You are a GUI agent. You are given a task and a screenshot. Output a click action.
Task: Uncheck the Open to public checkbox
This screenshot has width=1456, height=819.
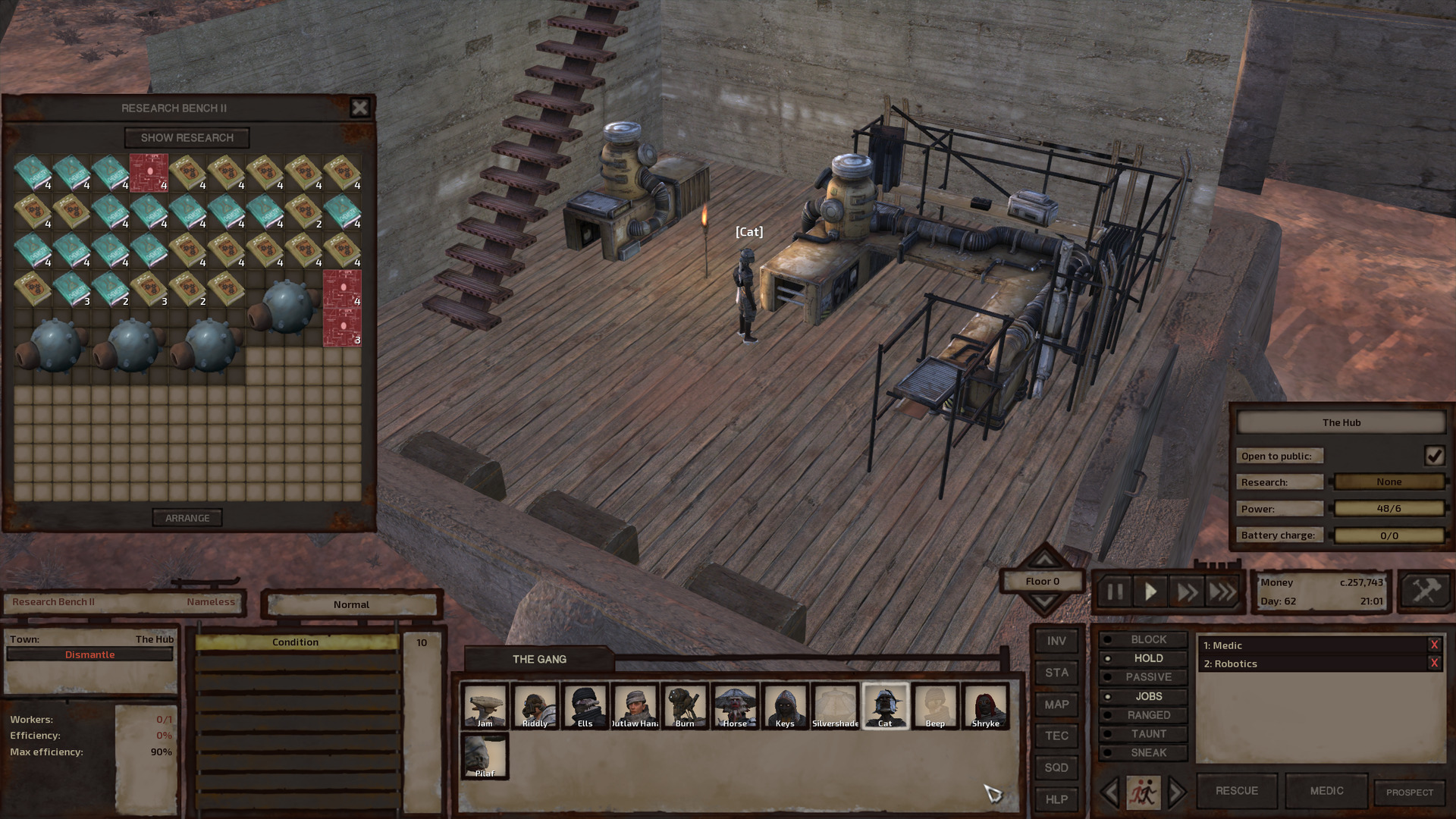[1434, 455]
